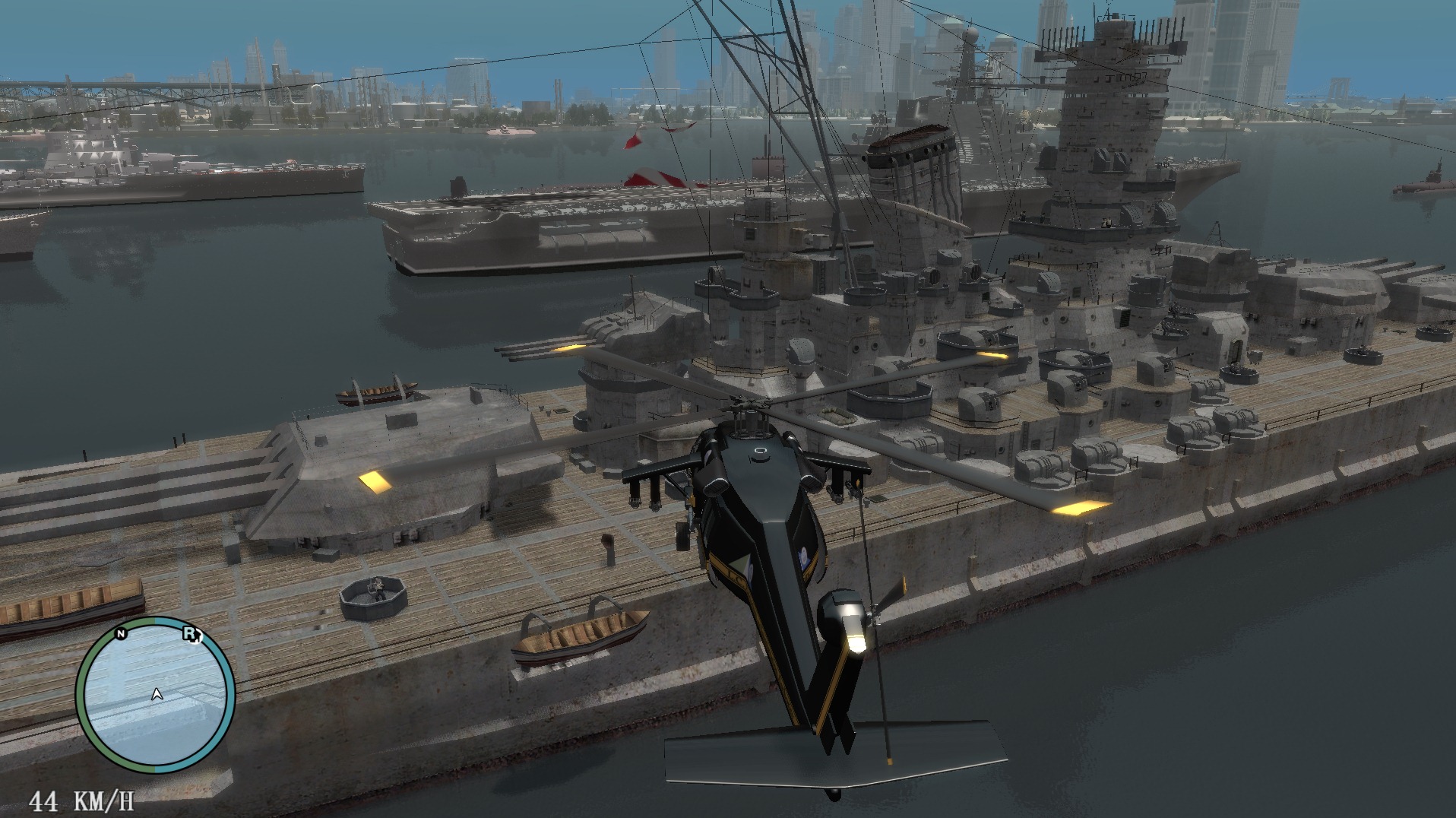1456x818 pixels.
Task: Select the player arrow on the radar
Action: (x=157, y=694)
